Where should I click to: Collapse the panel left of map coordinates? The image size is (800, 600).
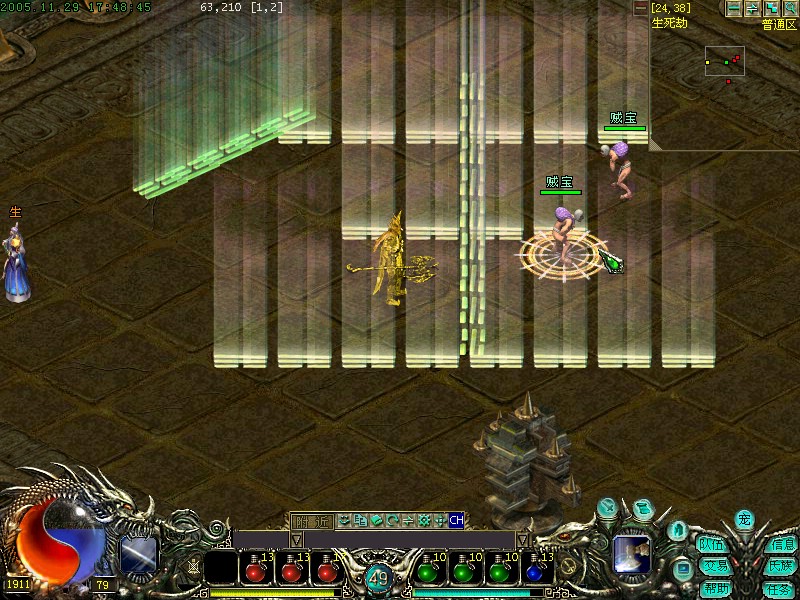(641, 8)
